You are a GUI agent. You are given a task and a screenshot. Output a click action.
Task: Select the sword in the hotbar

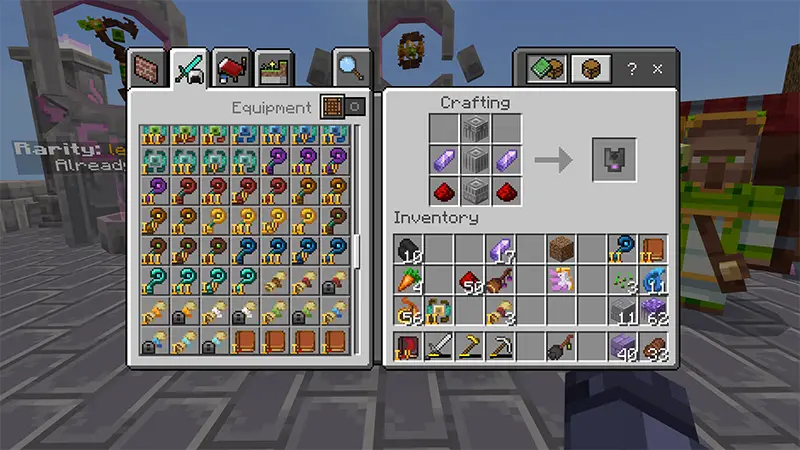pos(439,347)
